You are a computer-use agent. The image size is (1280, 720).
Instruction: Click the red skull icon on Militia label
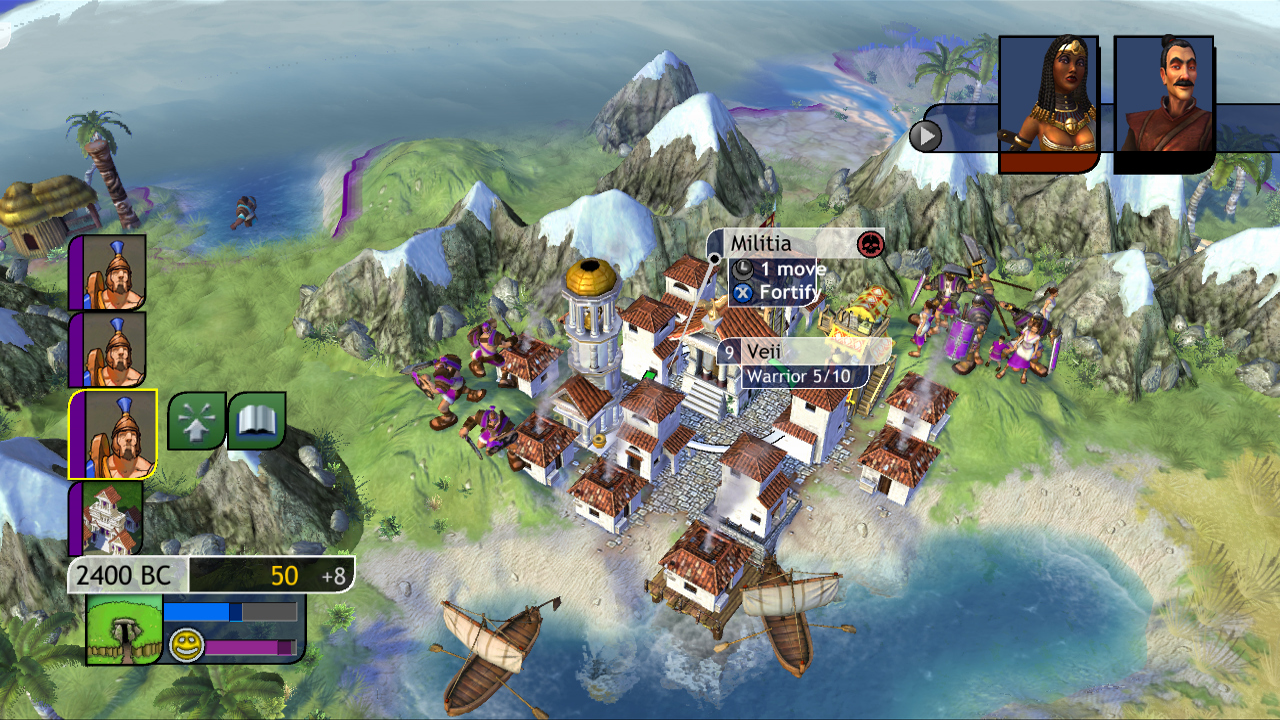[x=870, y=243]
